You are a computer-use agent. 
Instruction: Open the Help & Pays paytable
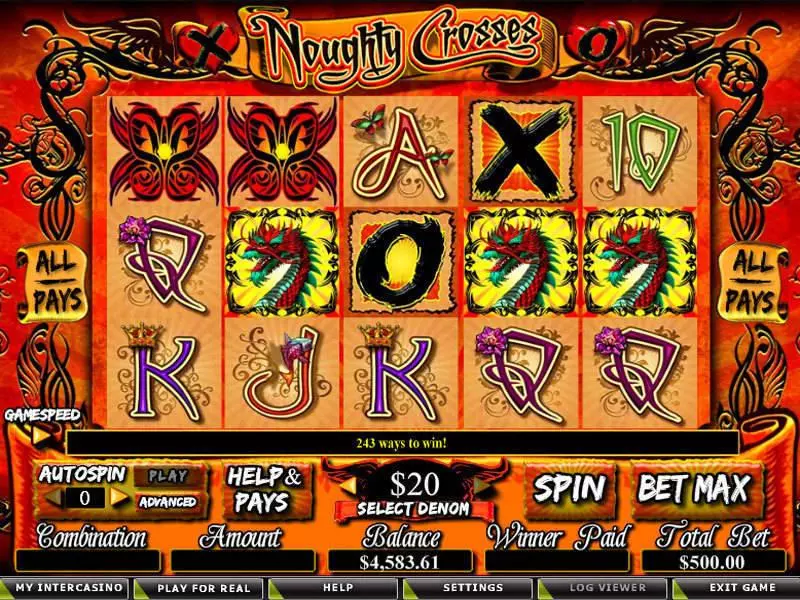tap(263, 489)
